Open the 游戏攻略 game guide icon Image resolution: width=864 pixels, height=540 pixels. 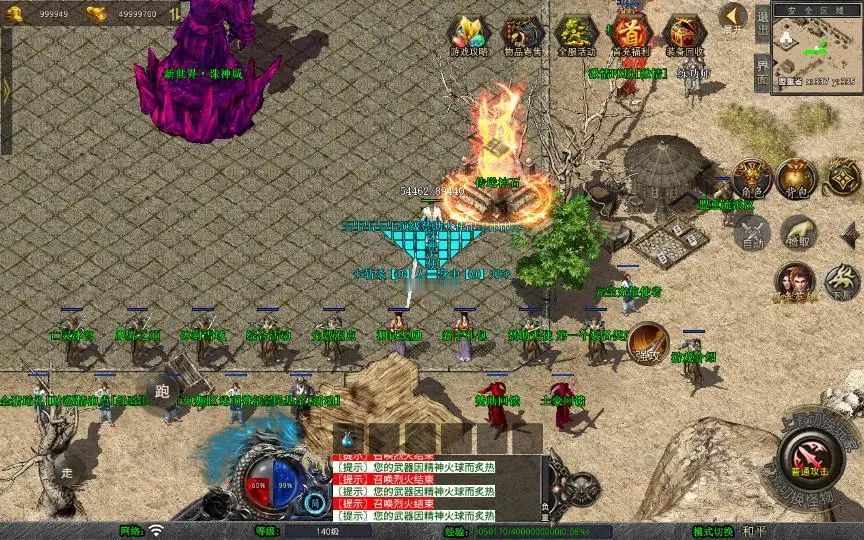coord(467,36)
